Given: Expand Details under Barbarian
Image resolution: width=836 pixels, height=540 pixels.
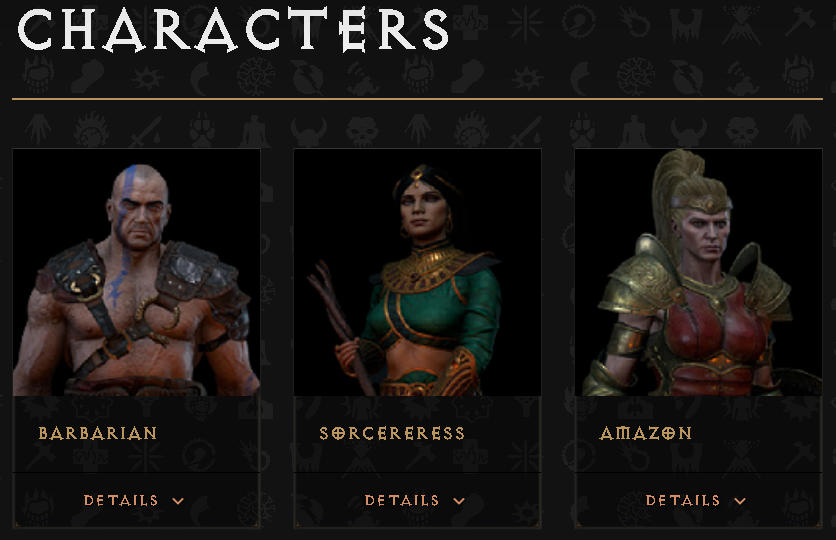Looking at the screenshot, I should click(134, 500).
